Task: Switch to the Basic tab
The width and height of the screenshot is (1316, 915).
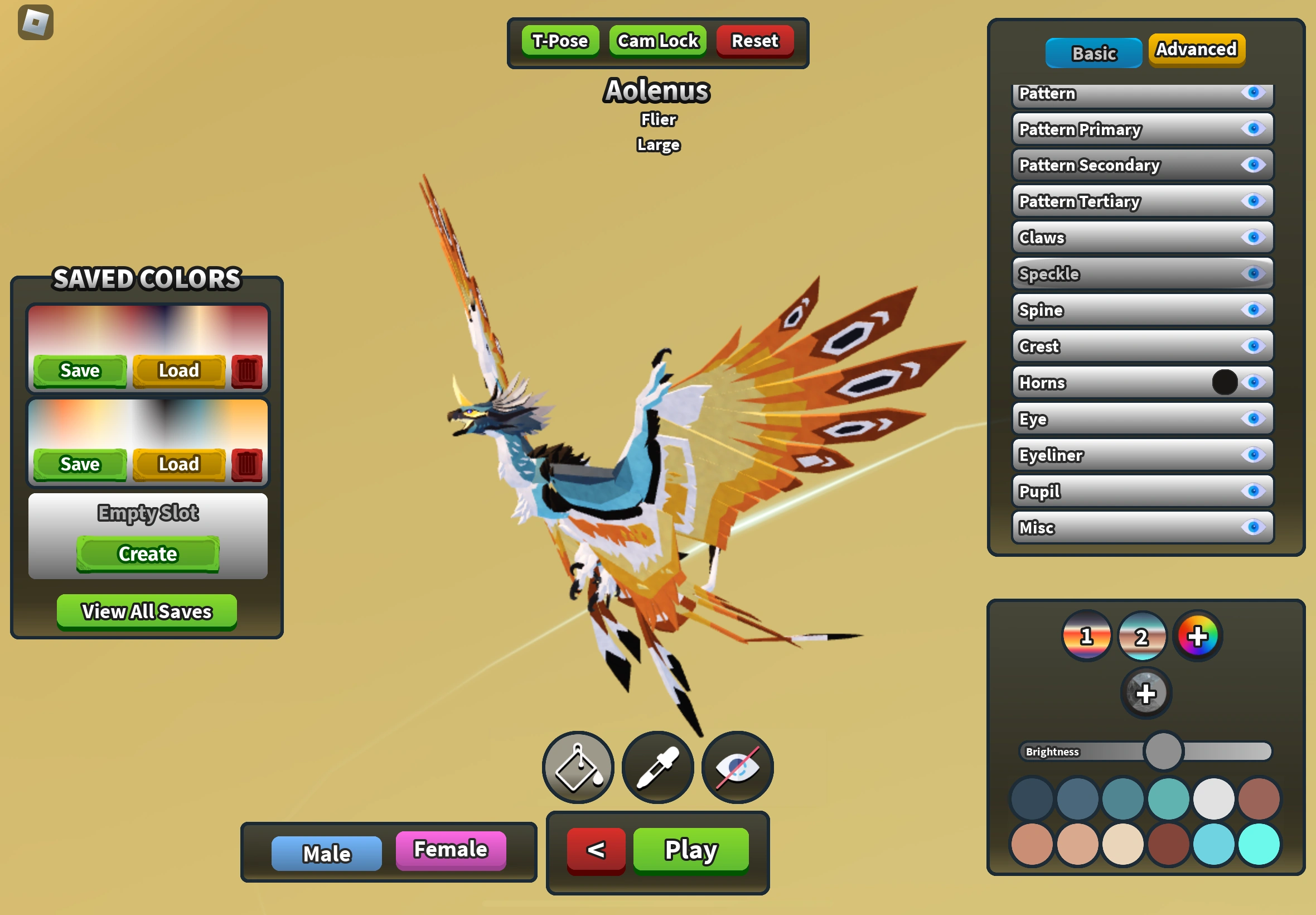Action: coord(1093,52)
